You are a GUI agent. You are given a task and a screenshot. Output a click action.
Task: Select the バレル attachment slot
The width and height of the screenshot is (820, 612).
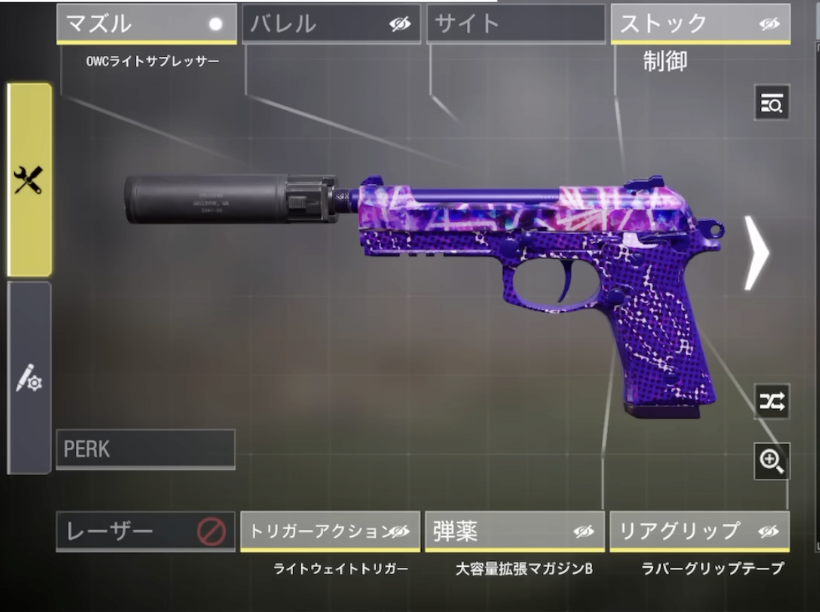coord(331,24)
